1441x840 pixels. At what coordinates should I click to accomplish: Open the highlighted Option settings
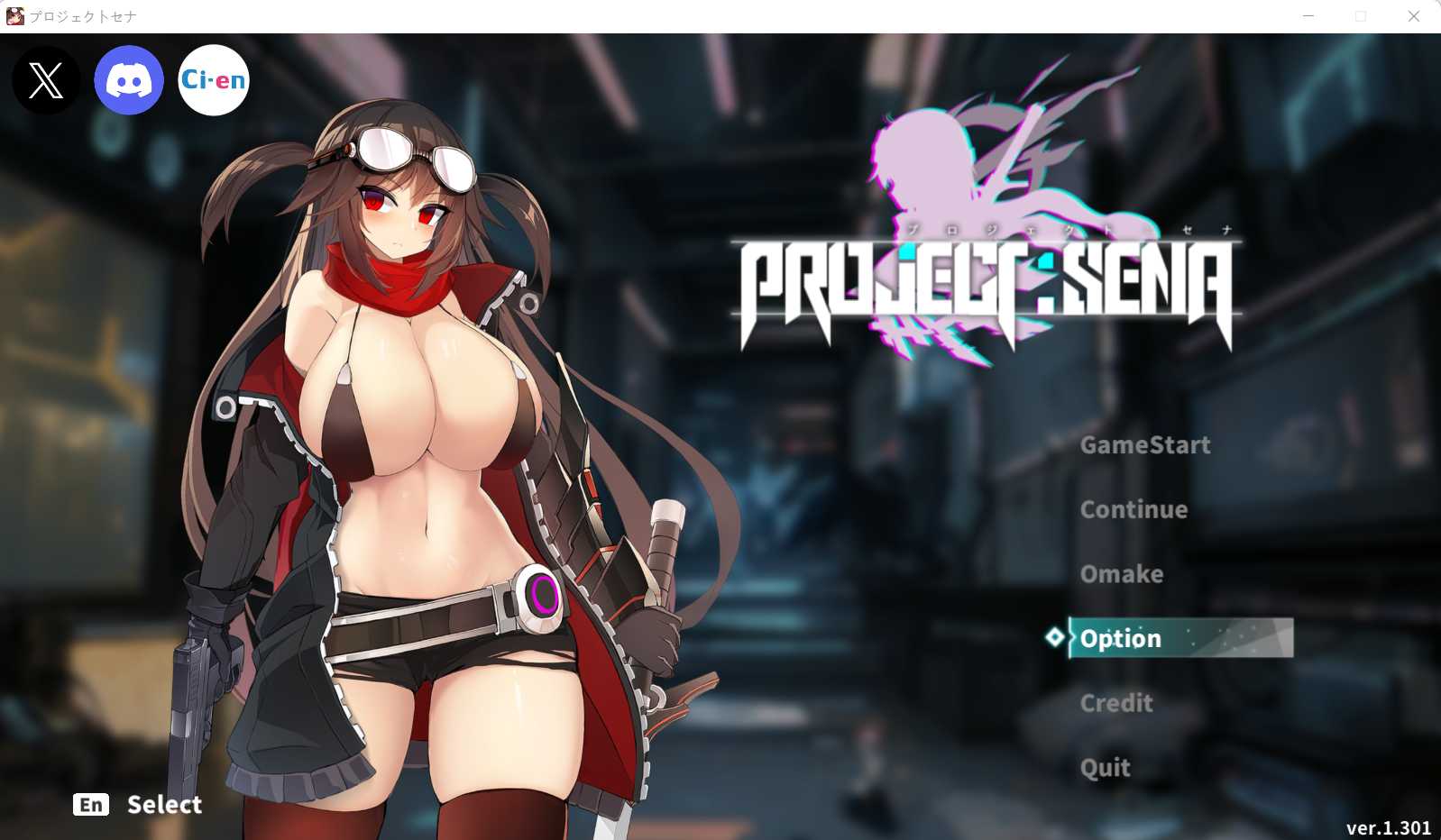(1120, 638)
